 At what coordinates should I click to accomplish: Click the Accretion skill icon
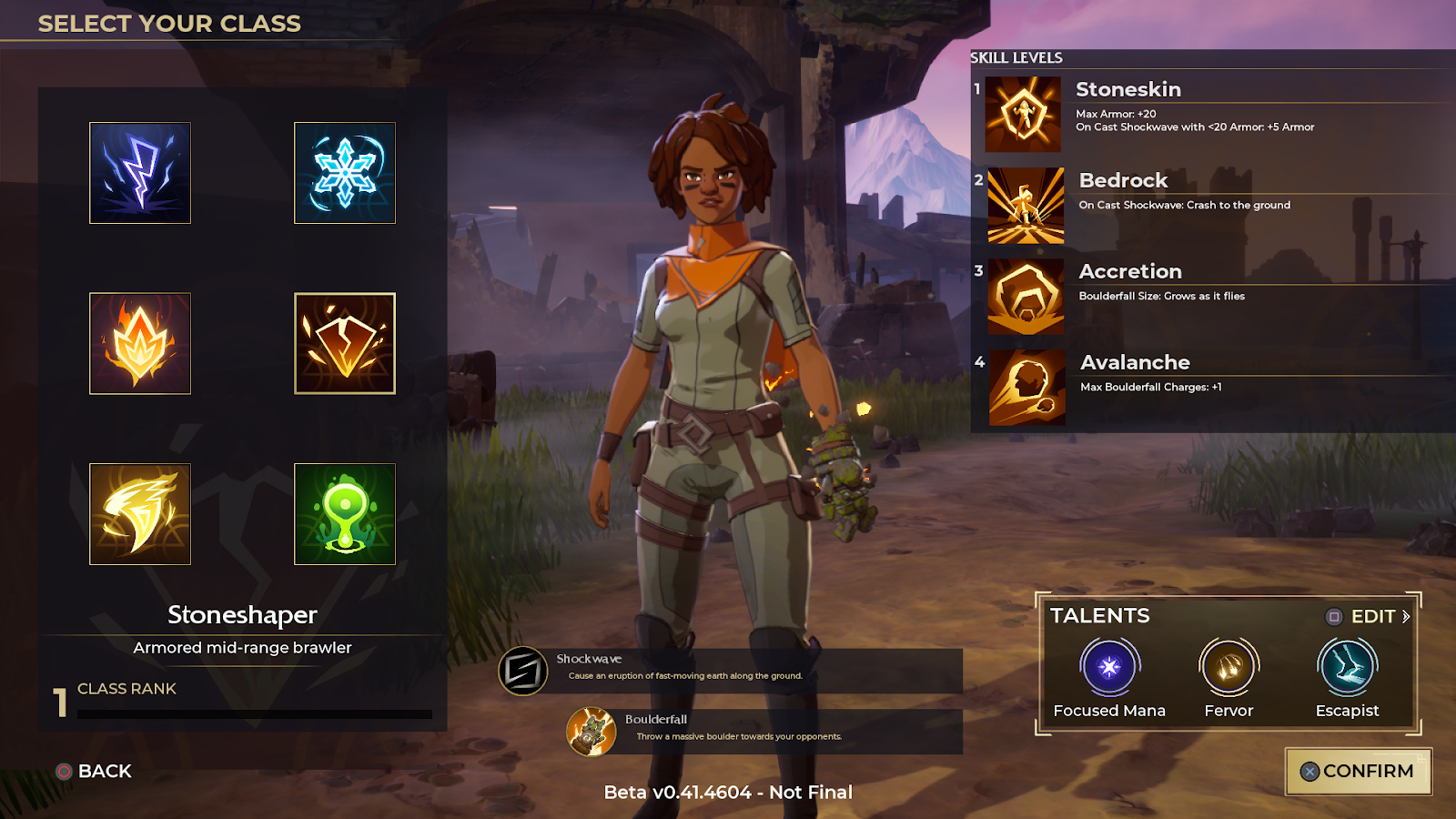coord(1025,298)
